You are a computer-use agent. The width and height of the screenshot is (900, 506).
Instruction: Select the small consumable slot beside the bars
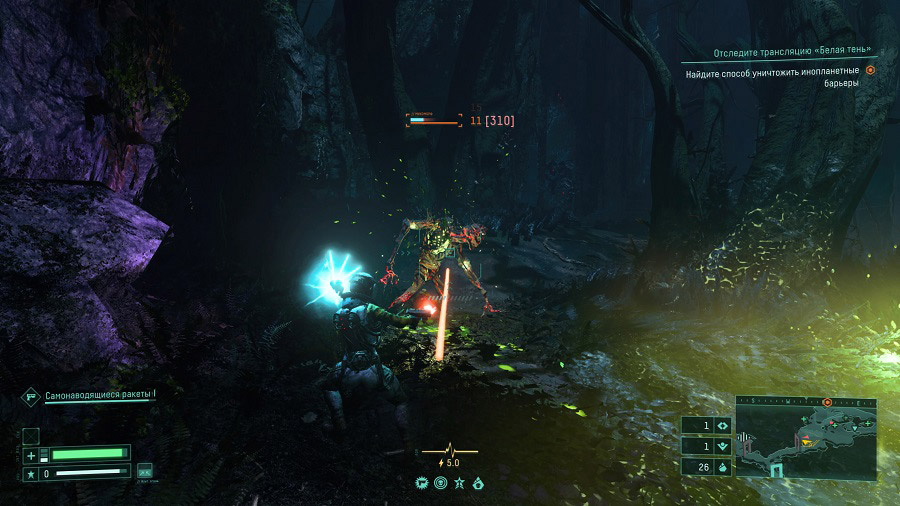click(145, 470)
